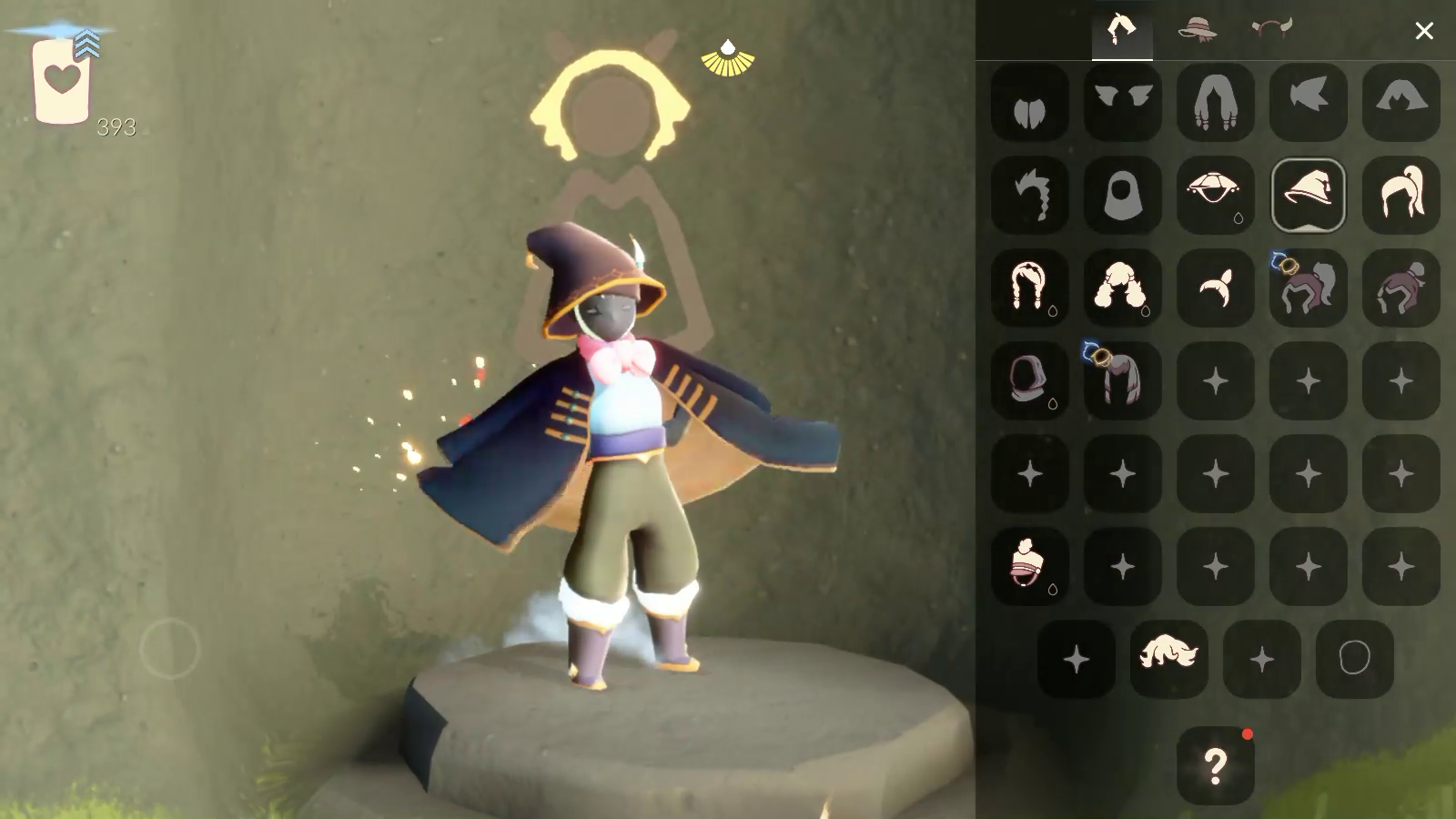This screenshot has height=819, width=1456.
Task: Pick the twin braids hairstyle
Action: pos(1029,288)
